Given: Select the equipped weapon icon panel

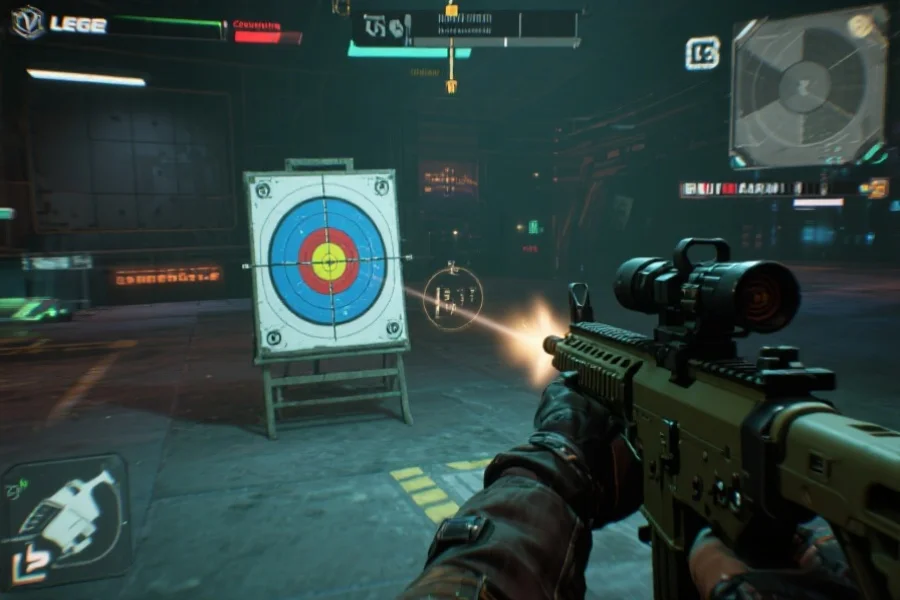Looking at the screenshot, I should tap(66, 518).
